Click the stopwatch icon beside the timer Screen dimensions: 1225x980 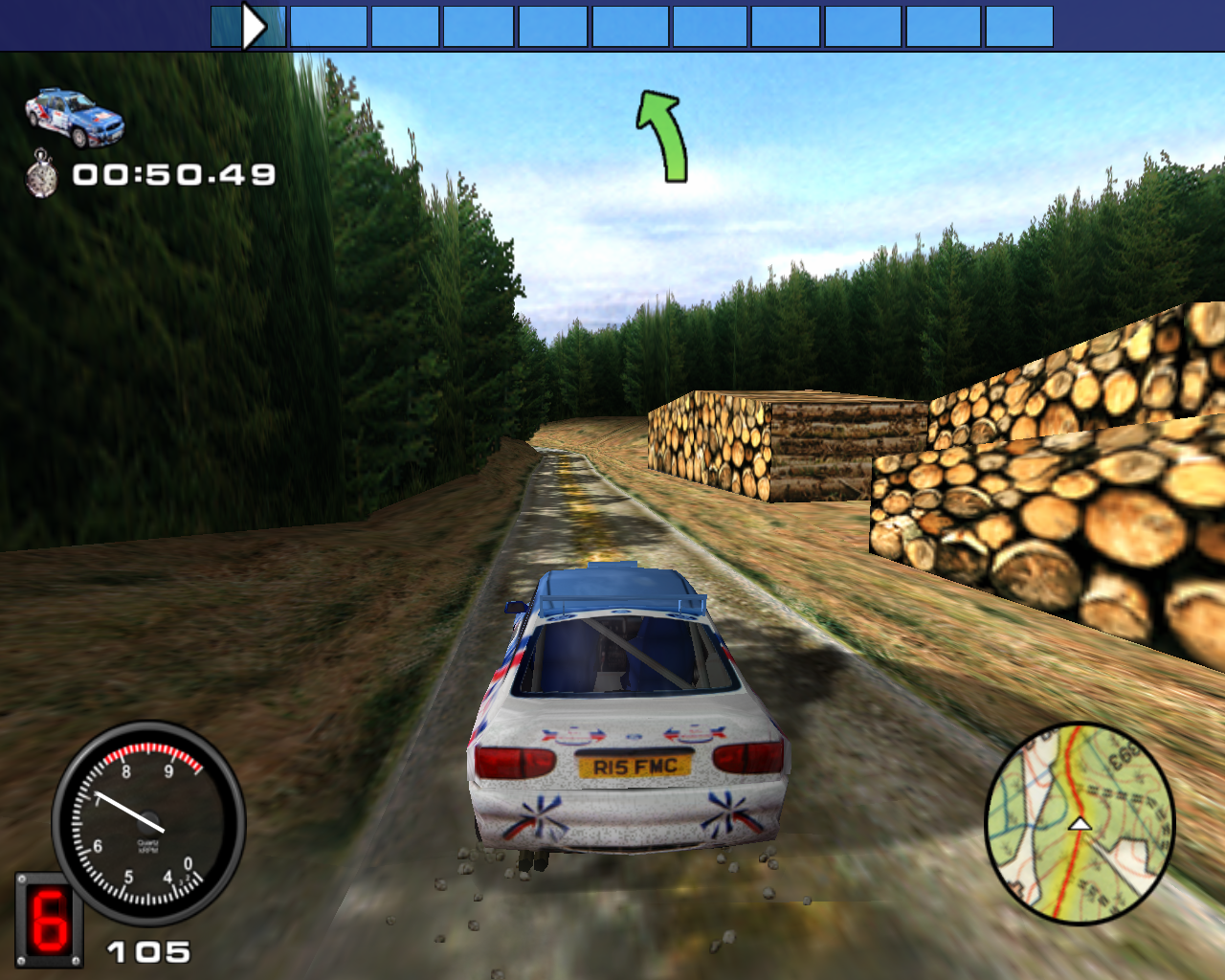point(41,174)
